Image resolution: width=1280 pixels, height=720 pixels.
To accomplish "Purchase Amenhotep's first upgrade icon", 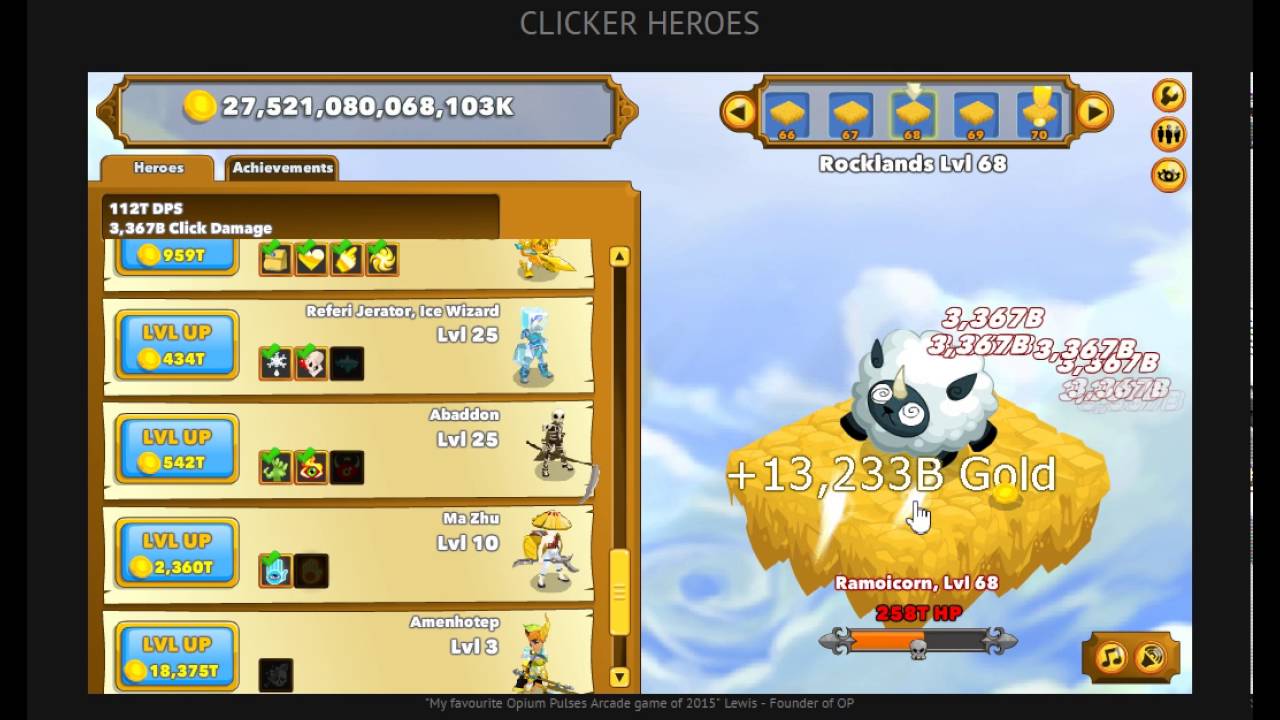I will [x=275, y=675].
